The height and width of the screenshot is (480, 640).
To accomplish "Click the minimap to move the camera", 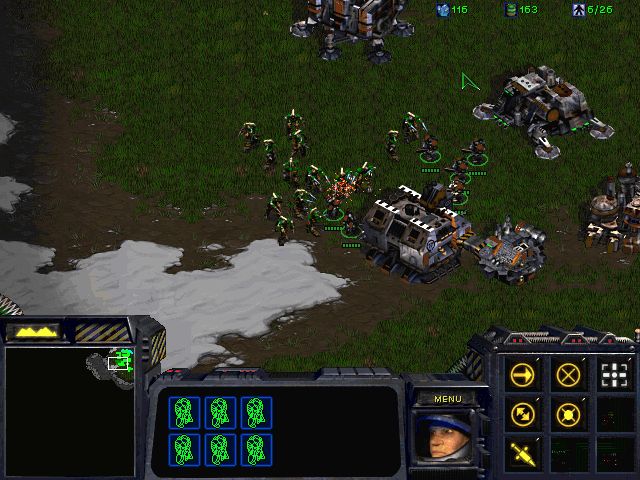I will click(70, 410).
